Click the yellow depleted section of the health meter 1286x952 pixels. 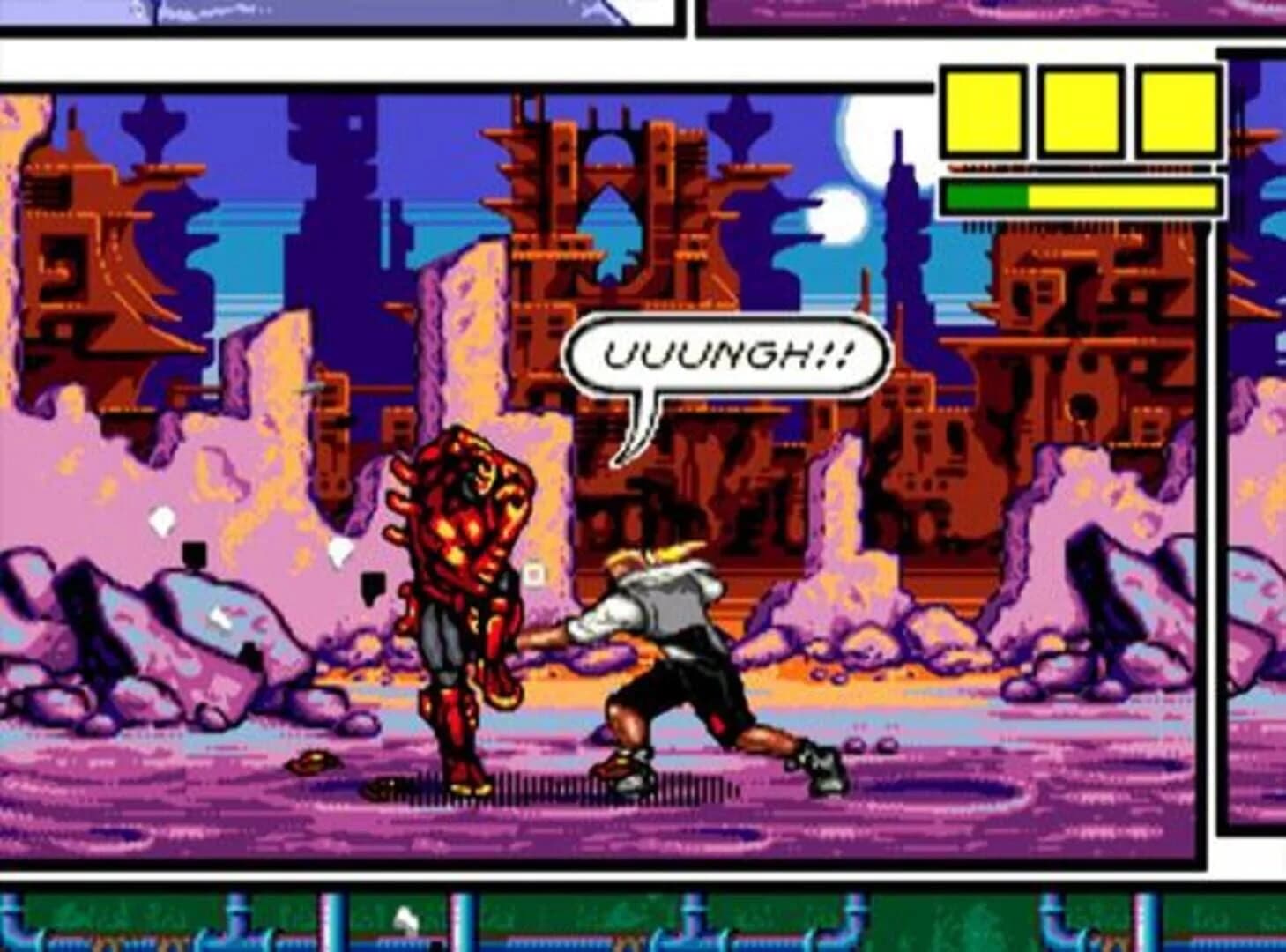click(1119, 196)
